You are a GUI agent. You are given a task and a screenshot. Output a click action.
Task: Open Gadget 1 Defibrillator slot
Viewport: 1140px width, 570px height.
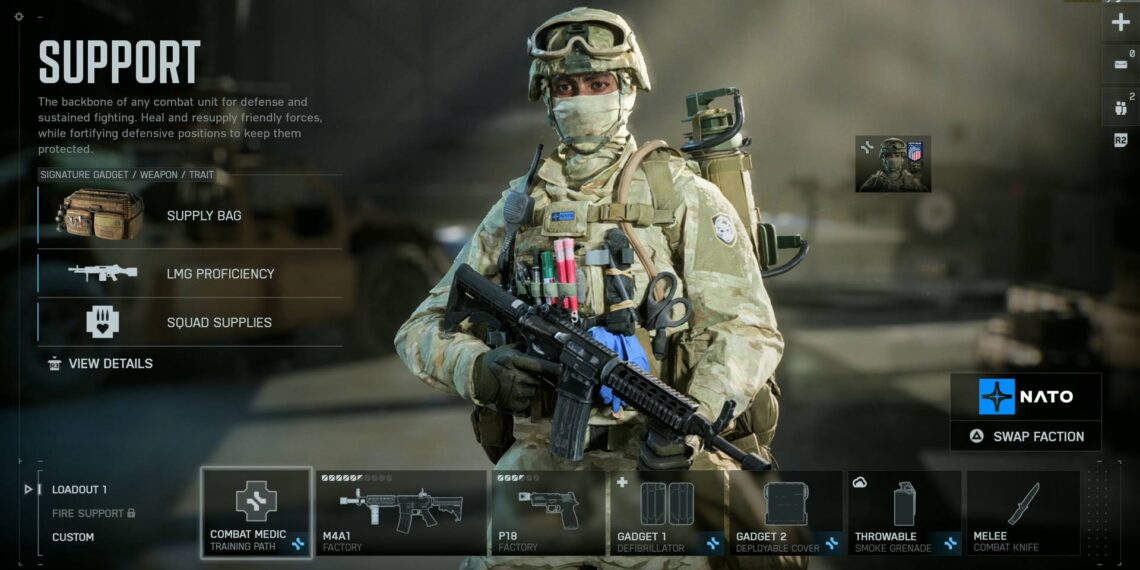click(667, 512)
